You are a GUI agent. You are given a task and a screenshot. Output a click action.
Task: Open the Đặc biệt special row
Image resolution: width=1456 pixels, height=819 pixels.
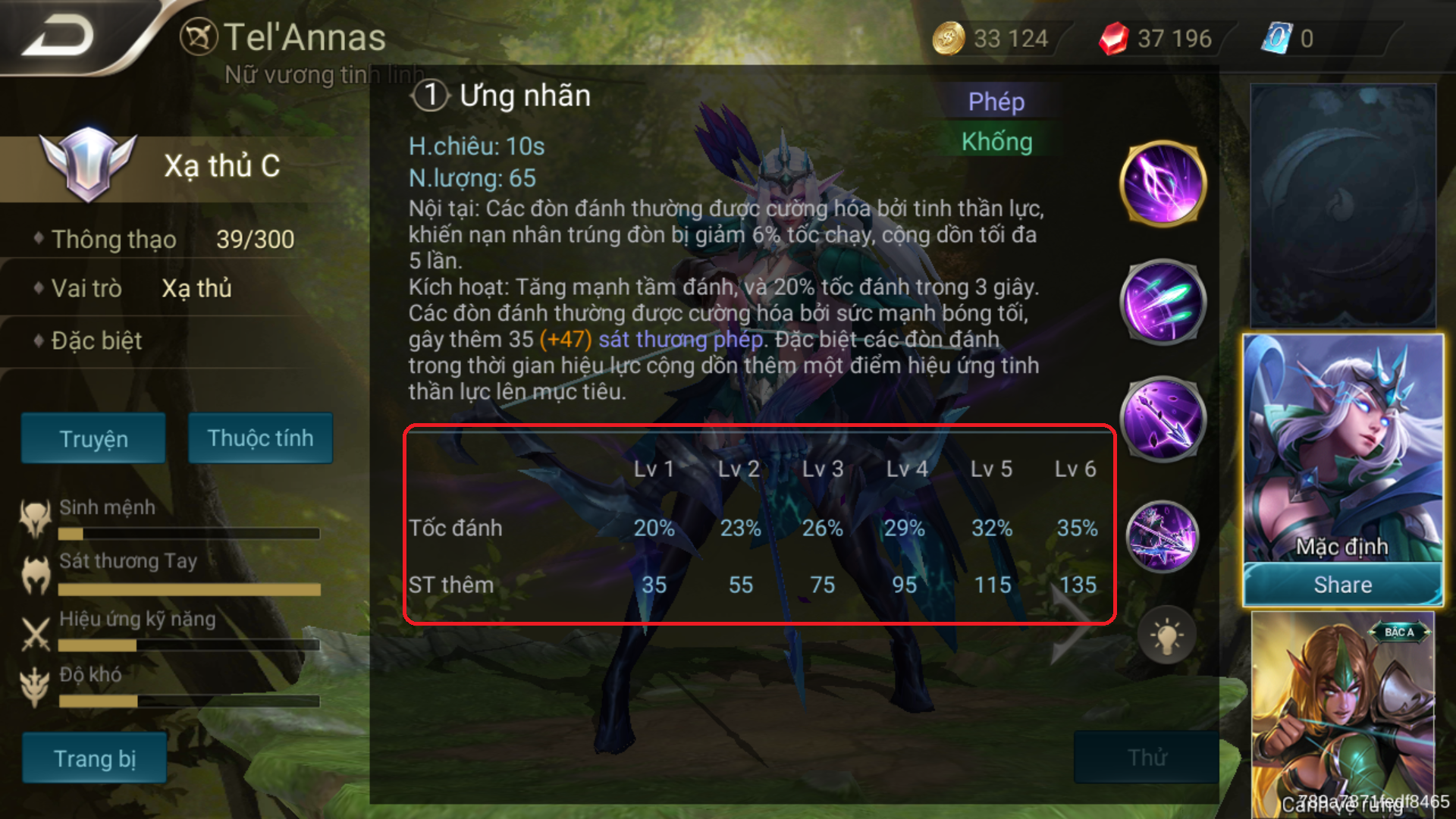[x=96, y=340]
